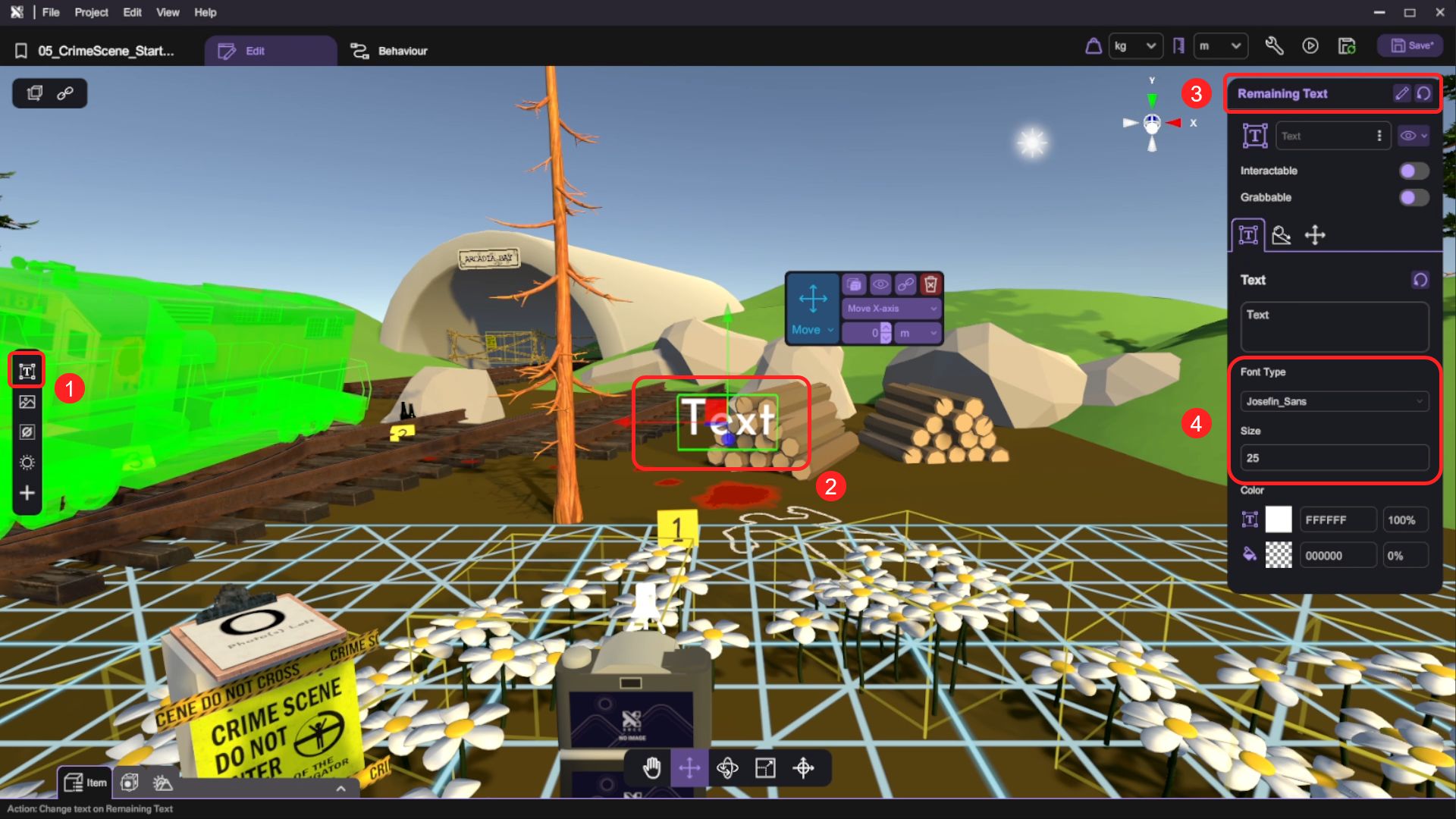
Task: Choose the image tool in left toolbar
Action: 27,402
